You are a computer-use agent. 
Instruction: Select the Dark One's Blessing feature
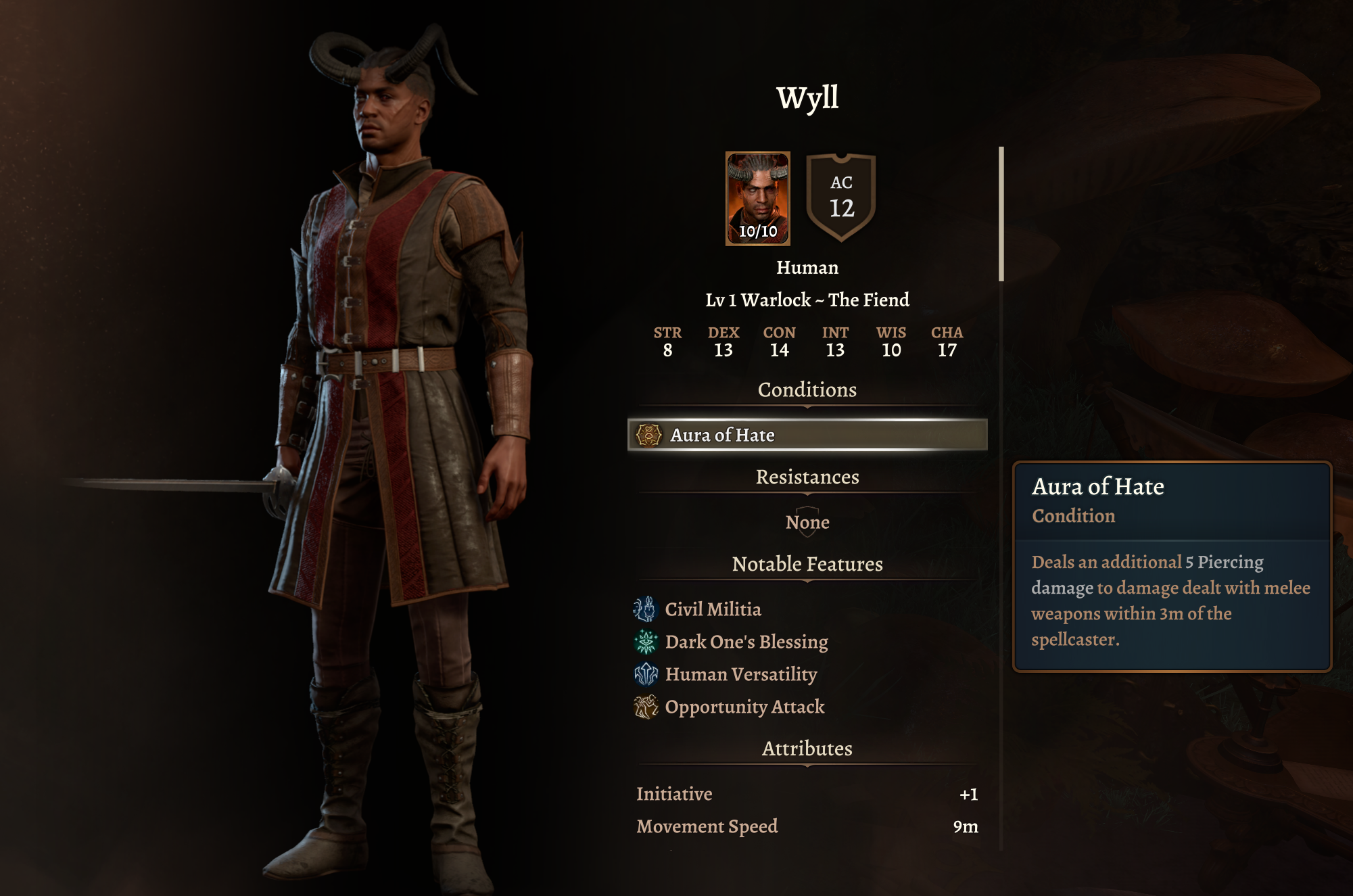[746, 642]
